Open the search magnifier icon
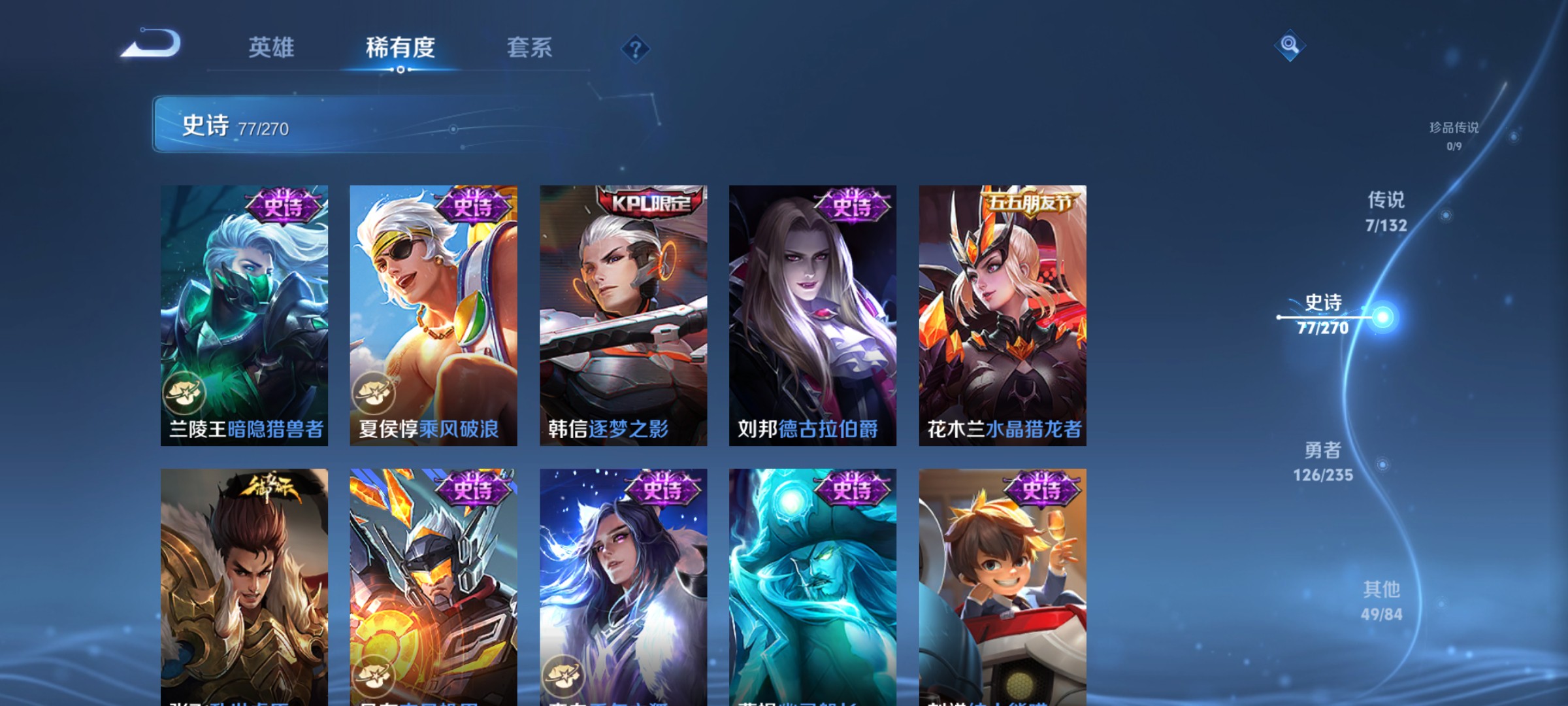The image size is (1568, 706). (x=1290, y=46)
